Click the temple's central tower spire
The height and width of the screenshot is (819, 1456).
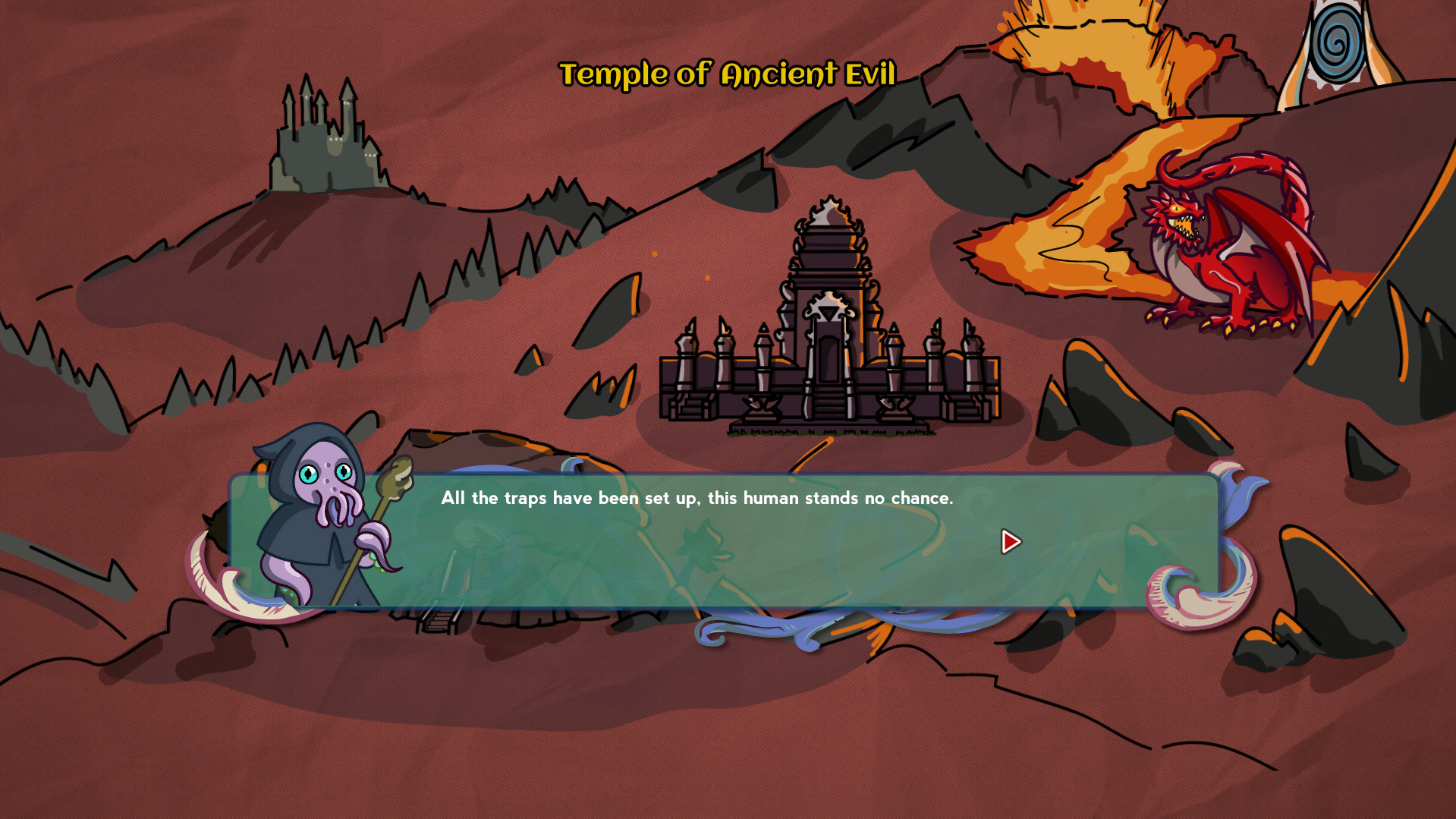click(829, 213)
